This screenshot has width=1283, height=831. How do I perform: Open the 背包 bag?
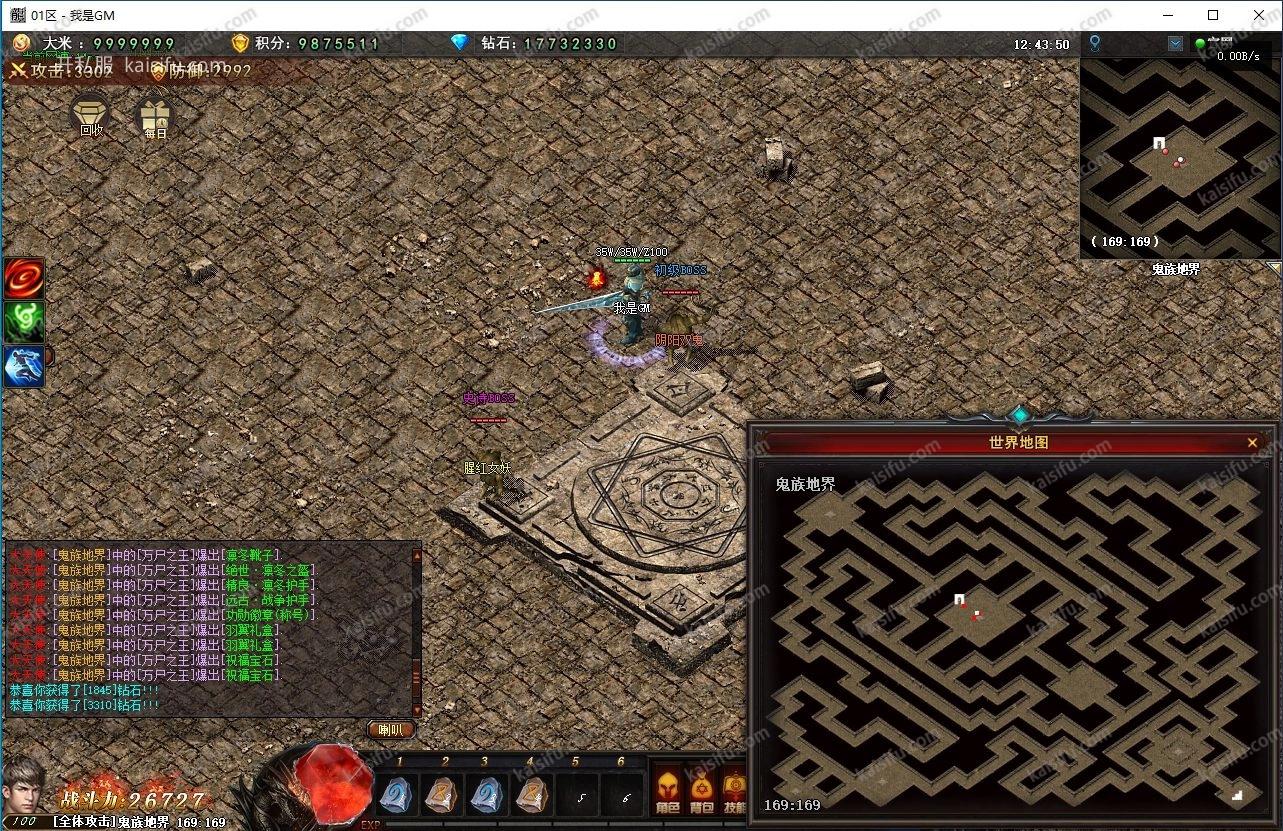702,790
